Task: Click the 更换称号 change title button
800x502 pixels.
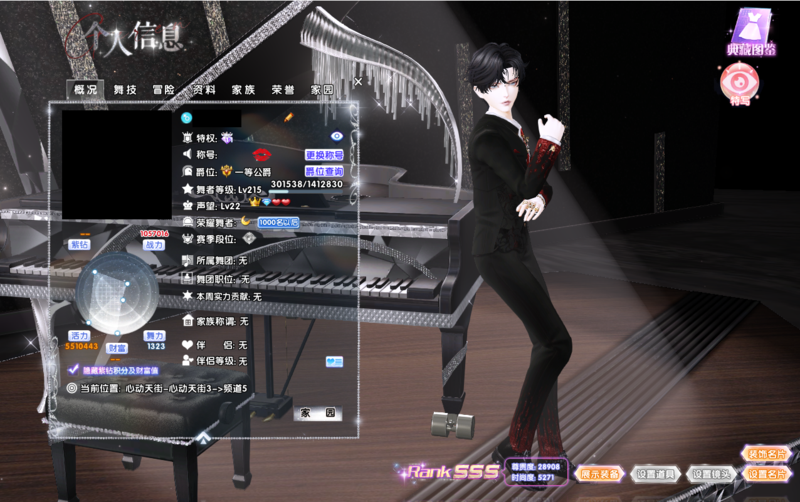Action: pyautogui.click(x=324, y=155)
